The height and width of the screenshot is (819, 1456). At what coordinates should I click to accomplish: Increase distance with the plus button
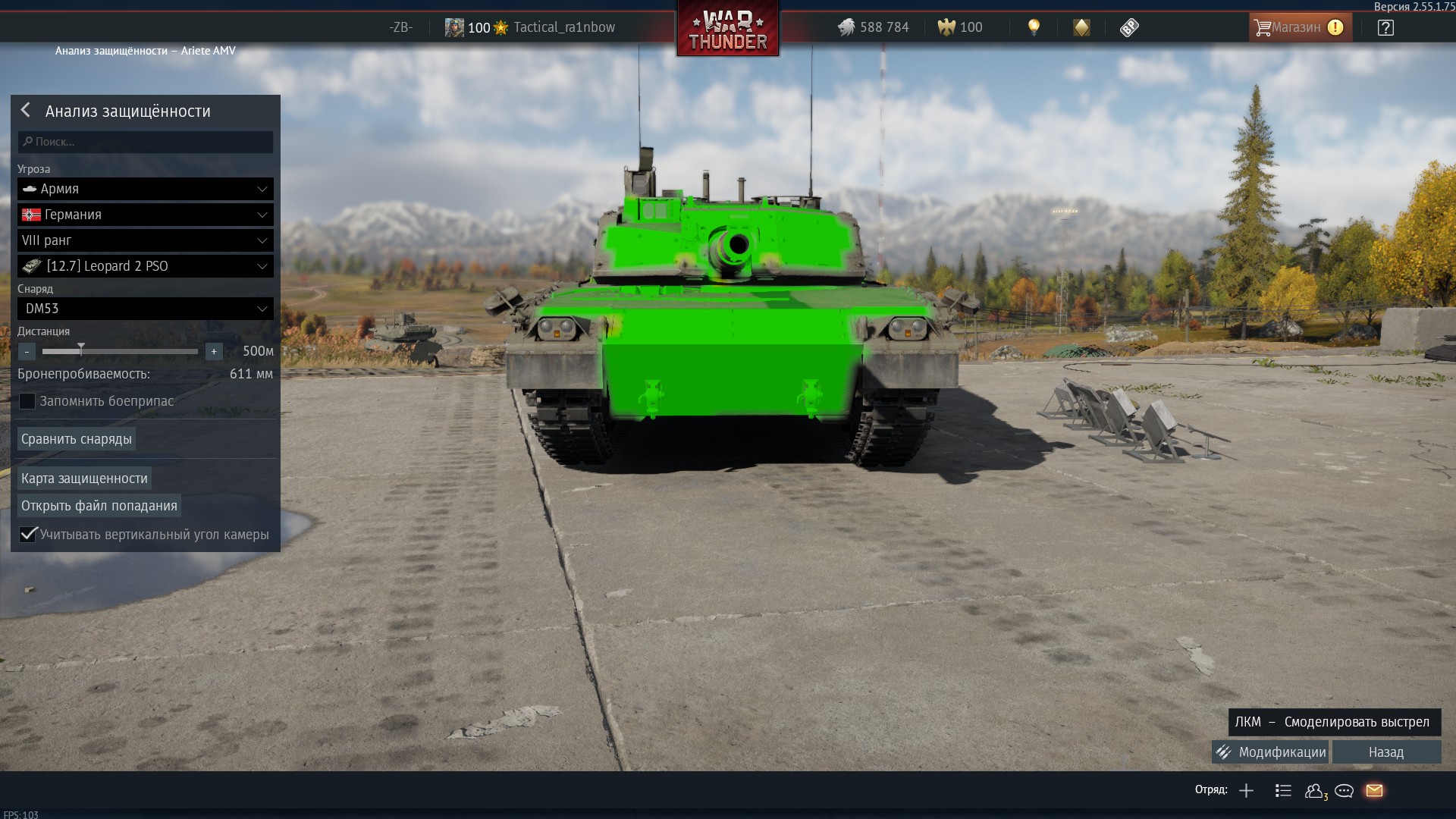point(214,351)
